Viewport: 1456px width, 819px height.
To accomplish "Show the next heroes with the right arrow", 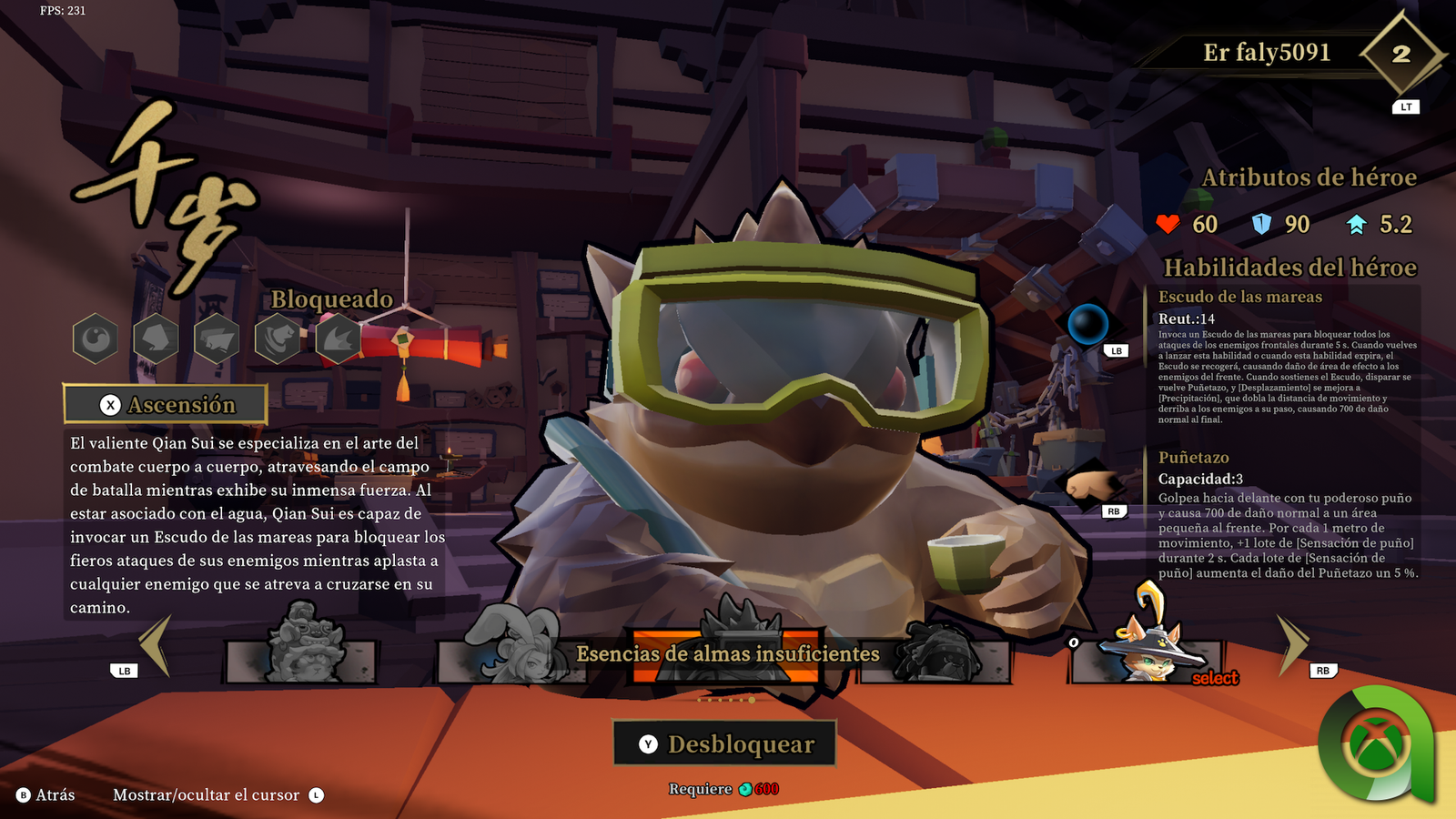I will click(x=1291, y=644).
